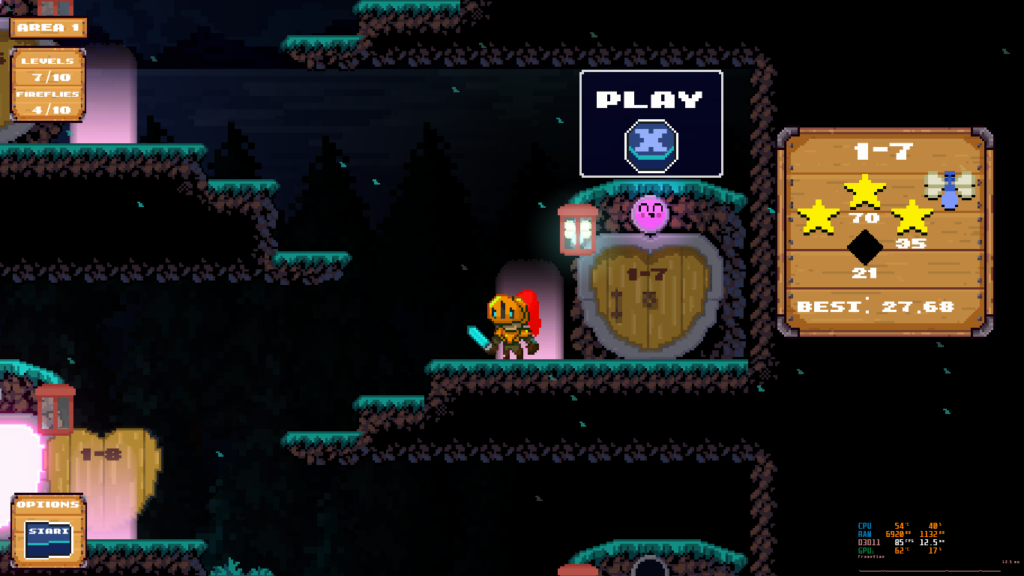Choose the heart-shaped 1-7 level door
1024x576 pixels.
click(x=650, y=295)
